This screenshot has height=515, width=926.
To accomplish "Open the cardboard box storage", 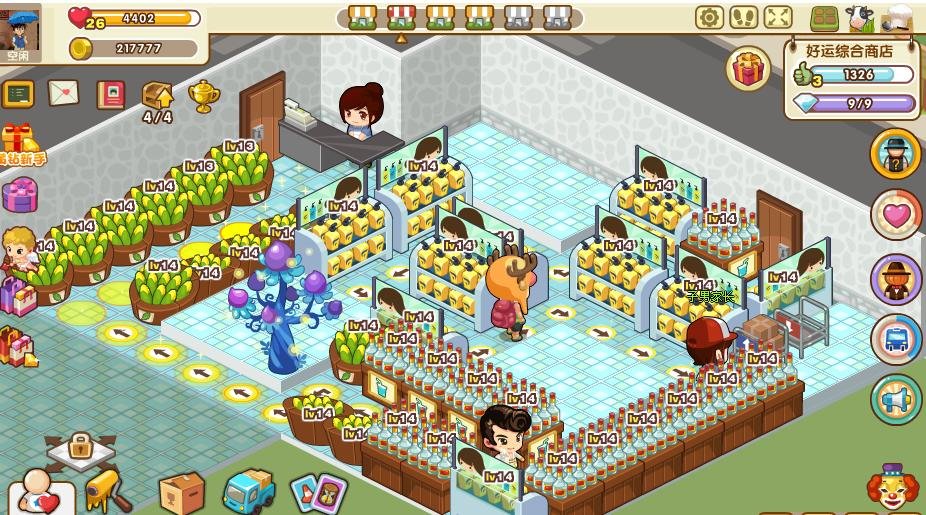I will (181, 491).
